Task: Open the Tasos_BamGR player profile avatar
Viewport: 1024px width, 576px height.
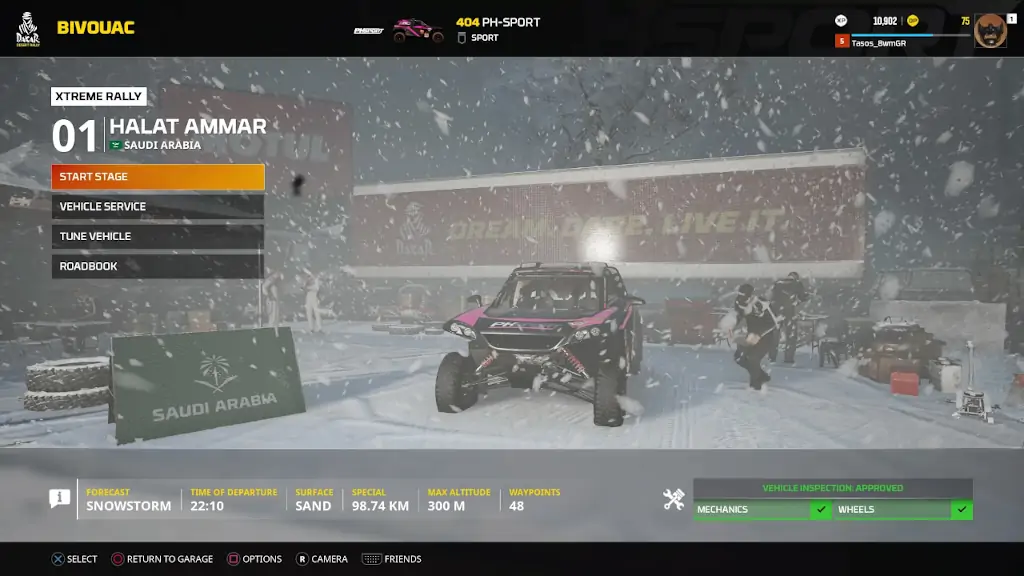Action: tap(990, 30)
